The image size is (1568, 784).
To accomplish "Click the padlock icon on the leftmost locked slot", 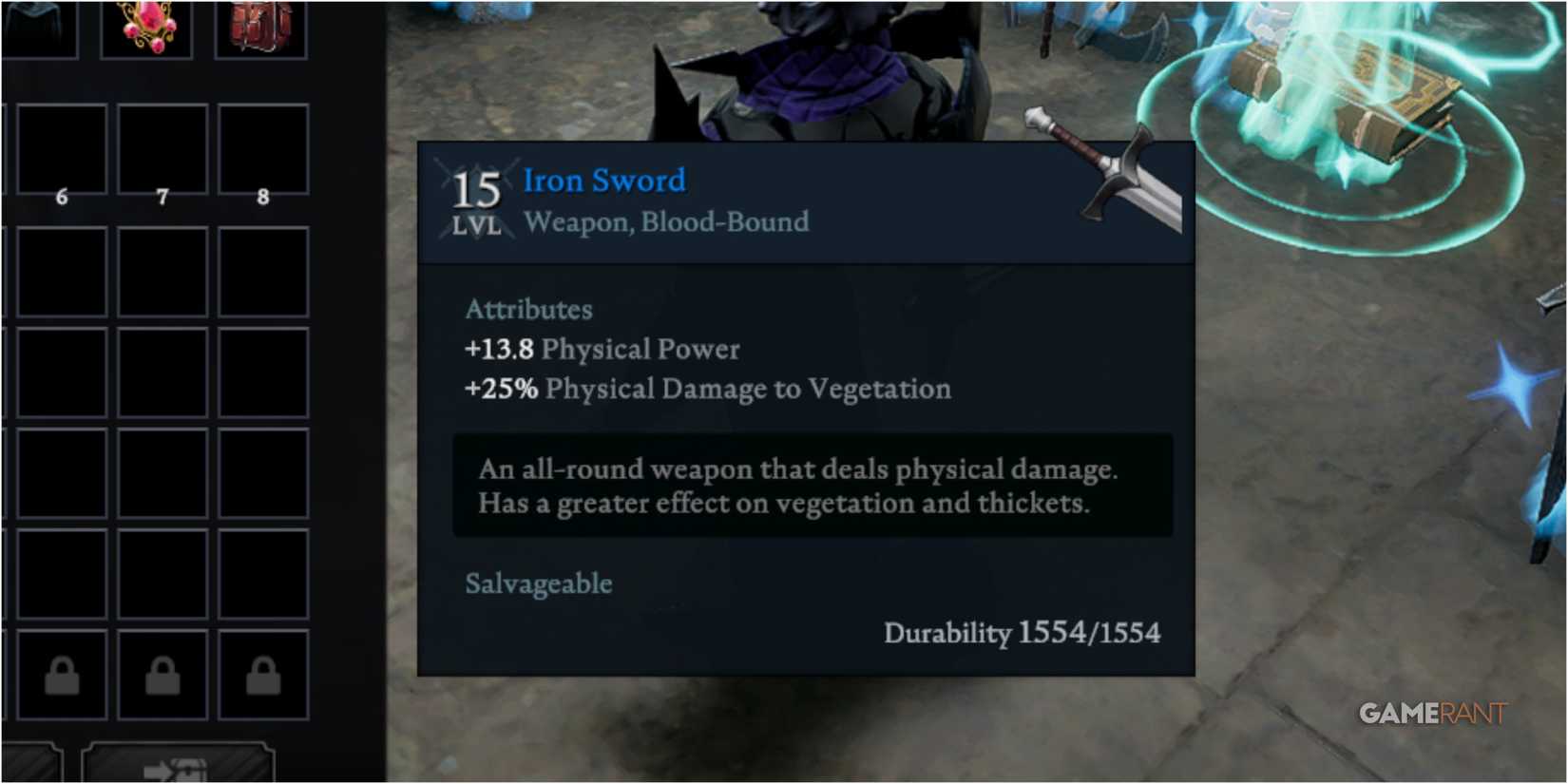I will (x=62, y=677).
